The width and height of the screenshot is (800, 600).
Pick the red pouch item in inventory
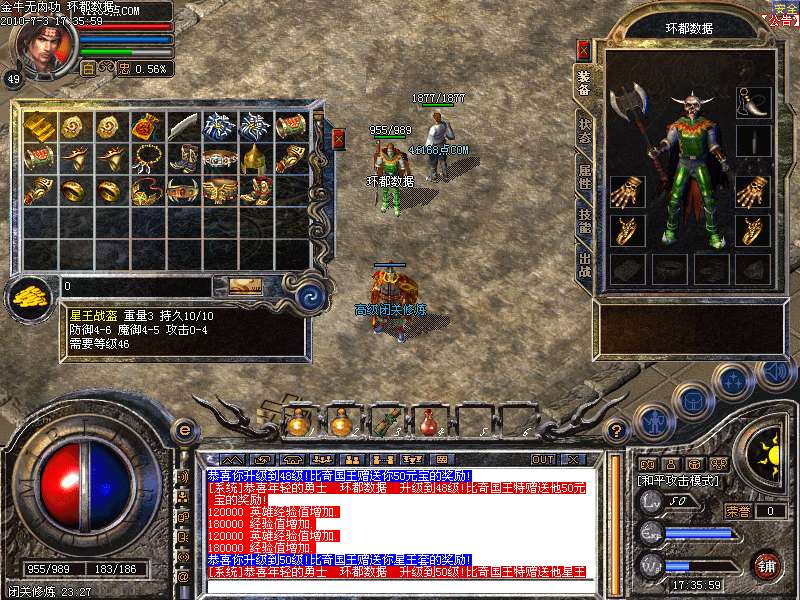pos(147,126)
